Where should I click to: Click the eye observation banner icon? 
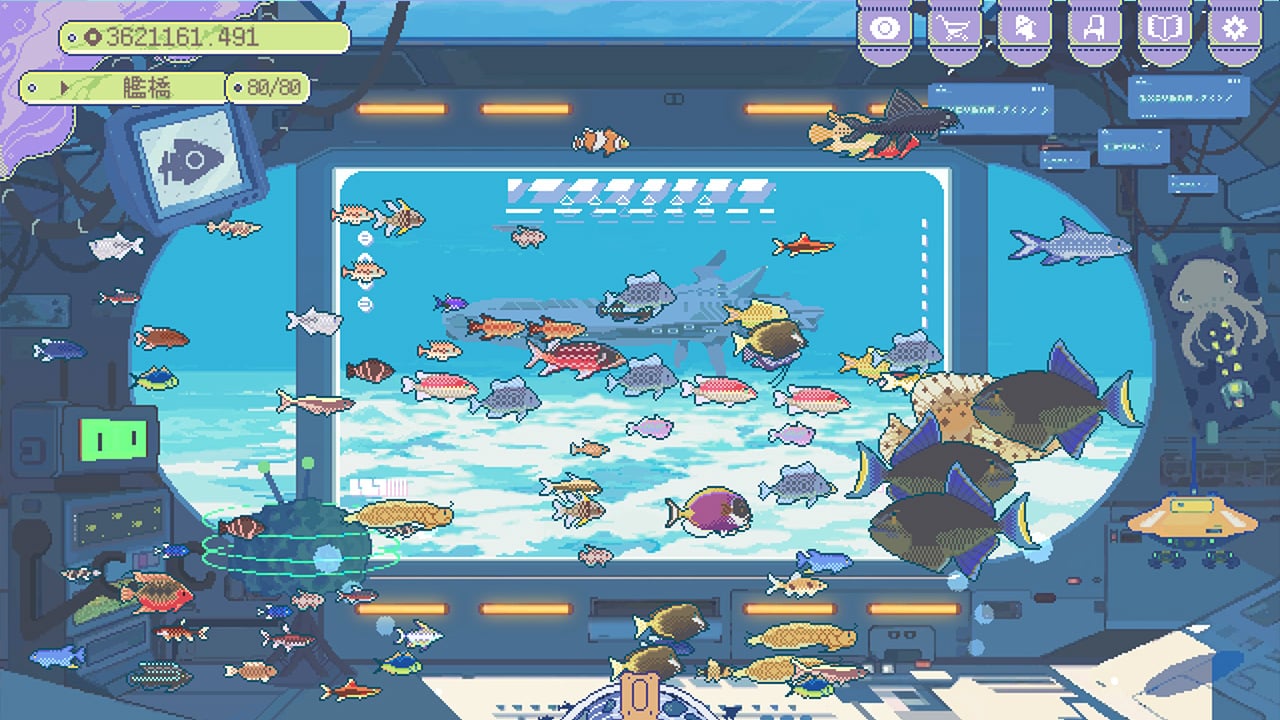tap(884, 29)
